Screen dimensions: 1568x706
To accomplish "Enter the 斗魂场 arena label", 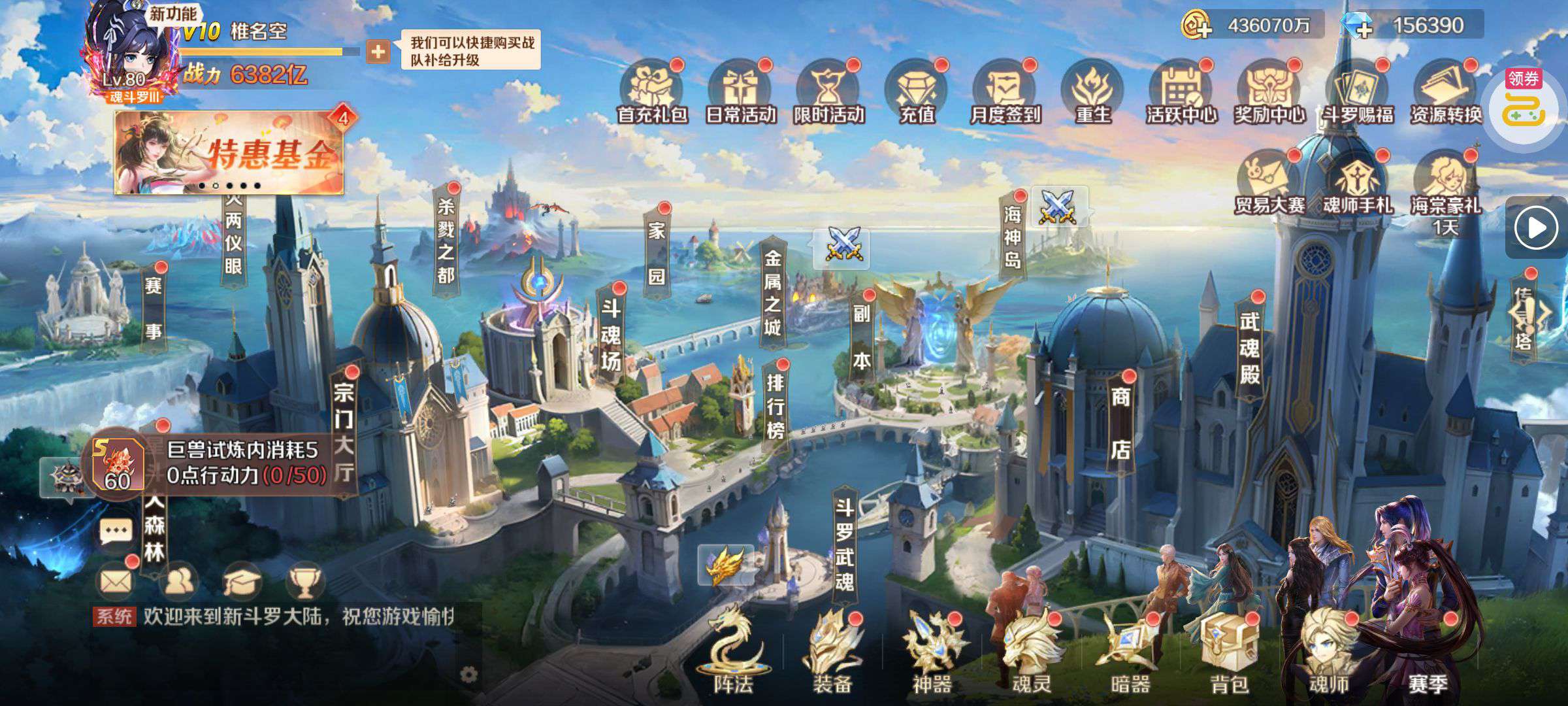I will click(610, 335).
